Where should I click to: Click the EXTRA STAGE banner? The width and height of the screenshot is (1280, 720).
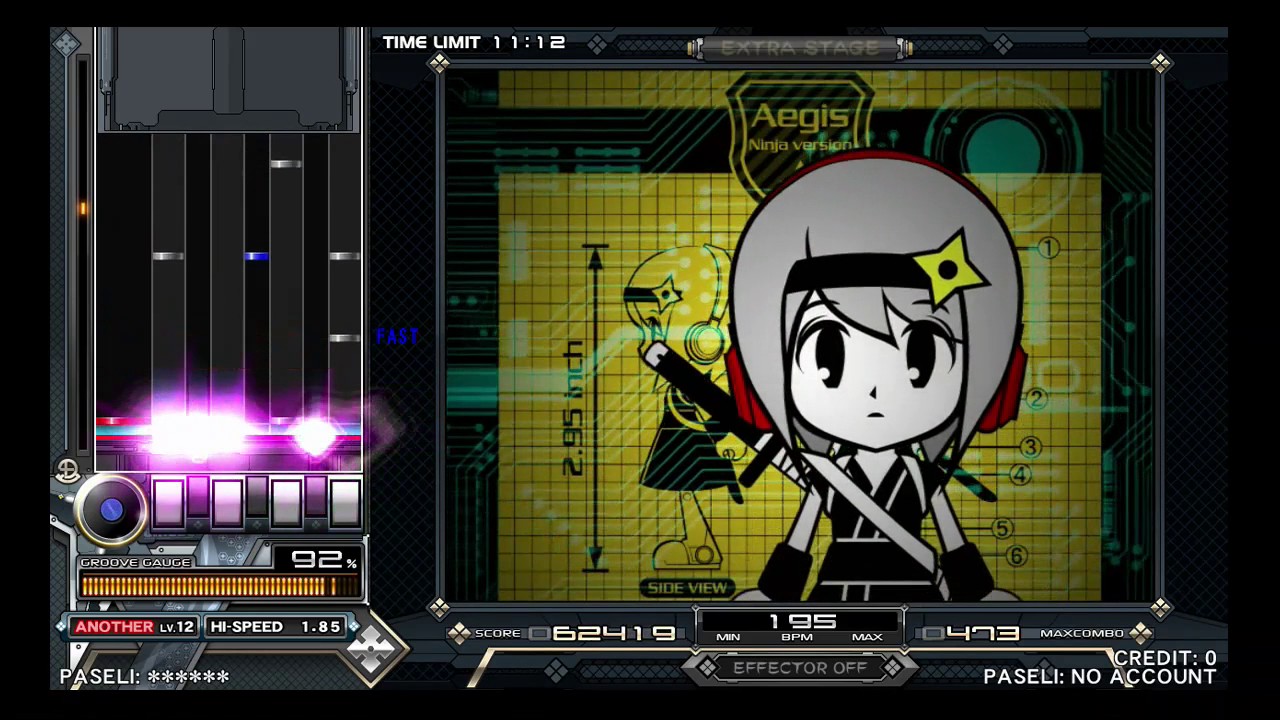point(800,47)
